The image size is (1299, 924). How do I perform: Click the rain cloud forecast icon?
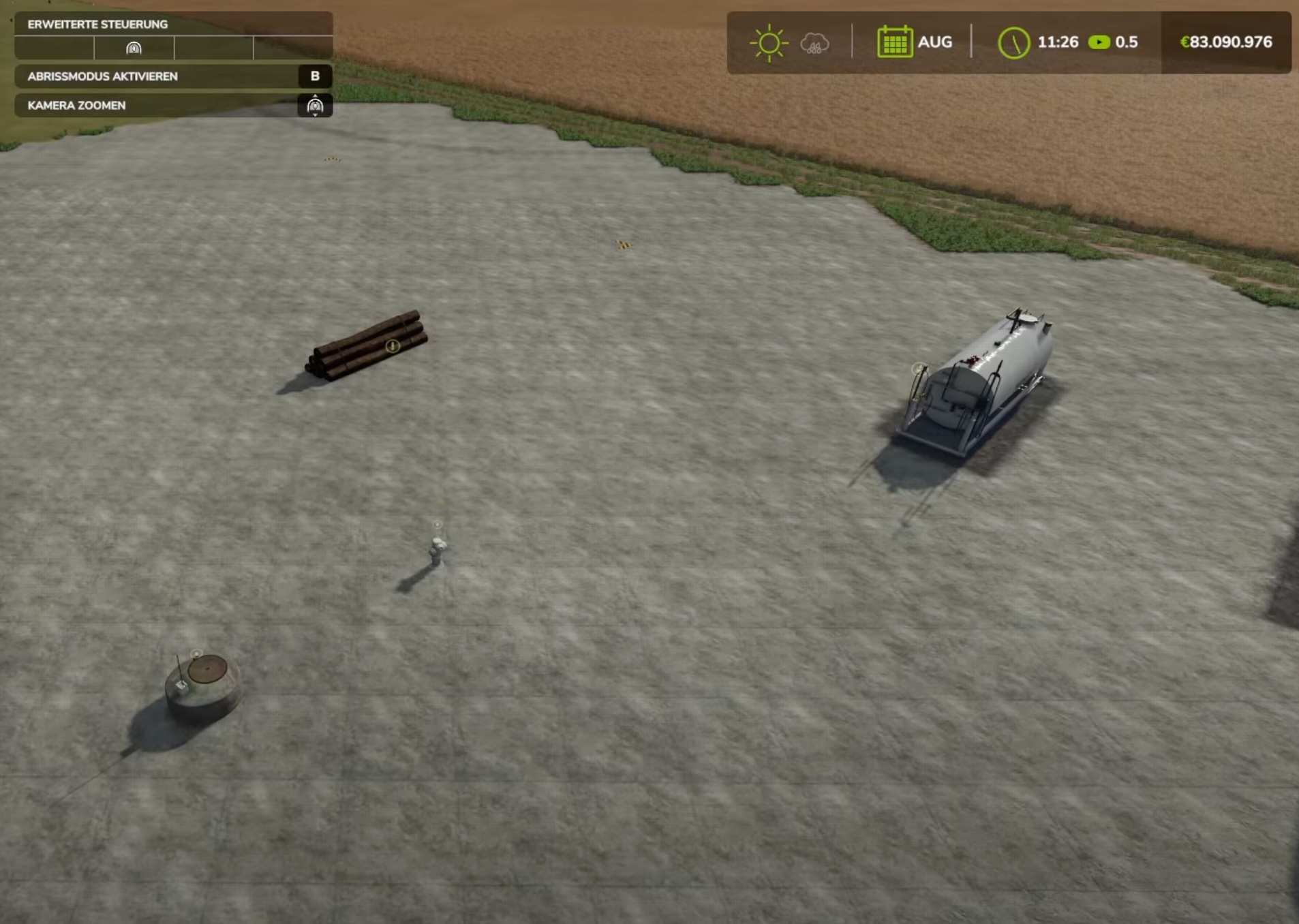pos(814,44)
